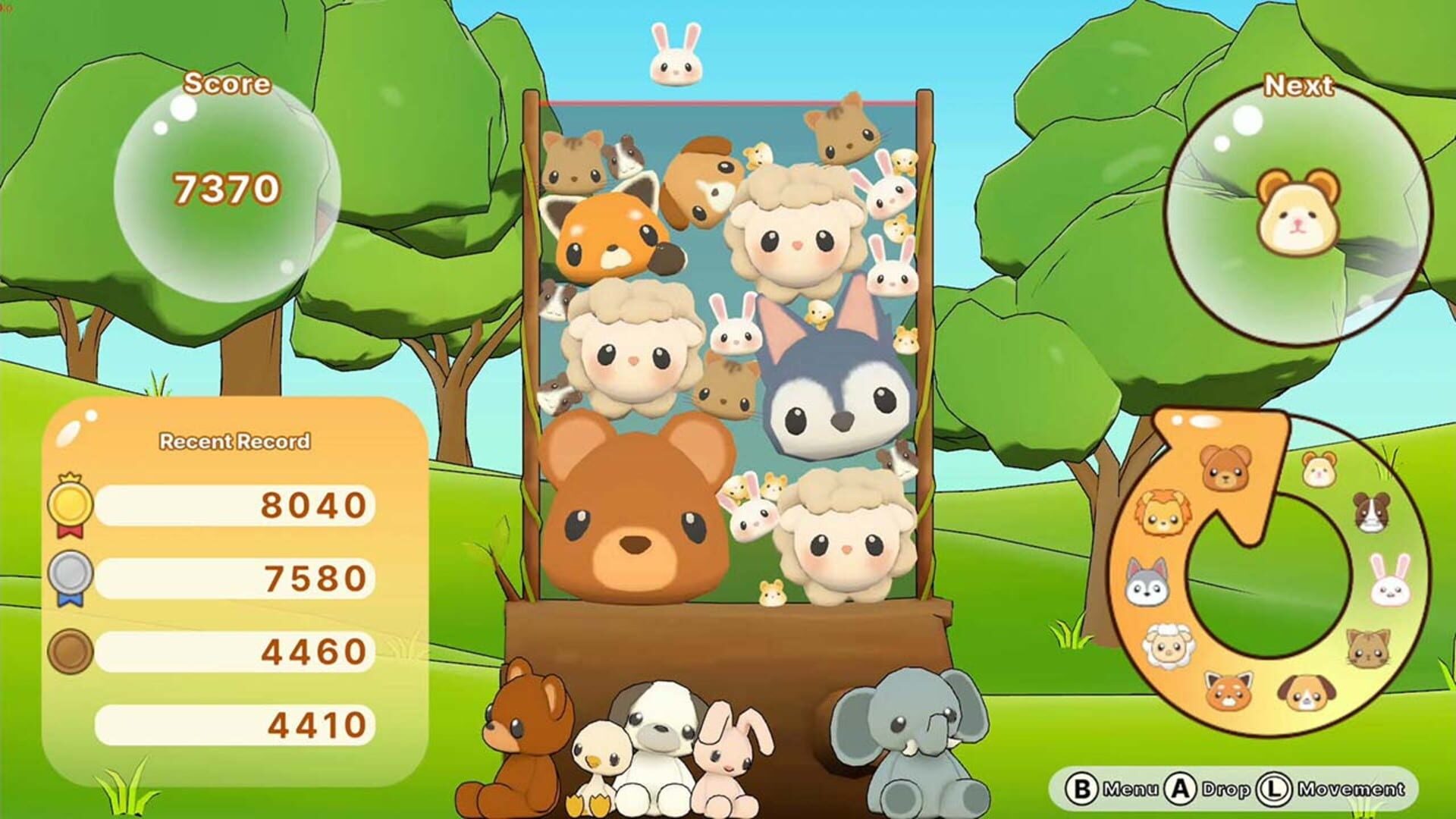The height and width of the screenshot is (819, 1456).
Task: Click the Recent Record panel heading
Action: coord(234,441)
